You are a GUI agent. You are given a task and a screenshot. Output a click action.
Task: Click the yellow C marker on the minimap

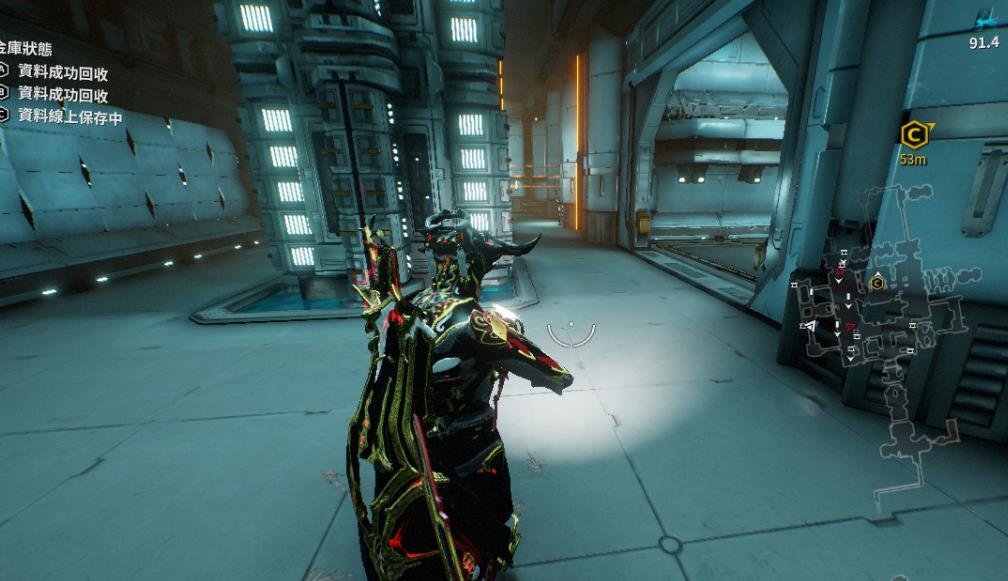tap(877, 283)
